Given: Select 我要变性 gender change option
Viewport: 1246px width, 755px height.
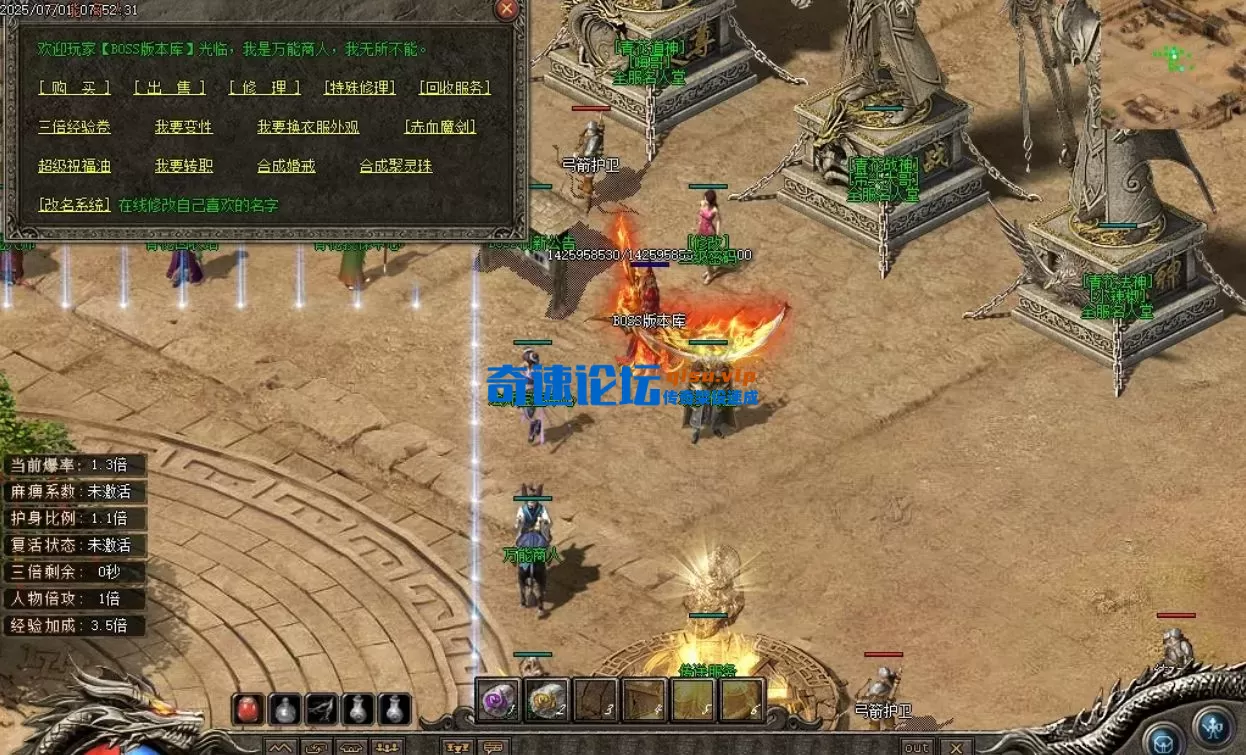Looking at the screenshot, I should pos(183,127).
